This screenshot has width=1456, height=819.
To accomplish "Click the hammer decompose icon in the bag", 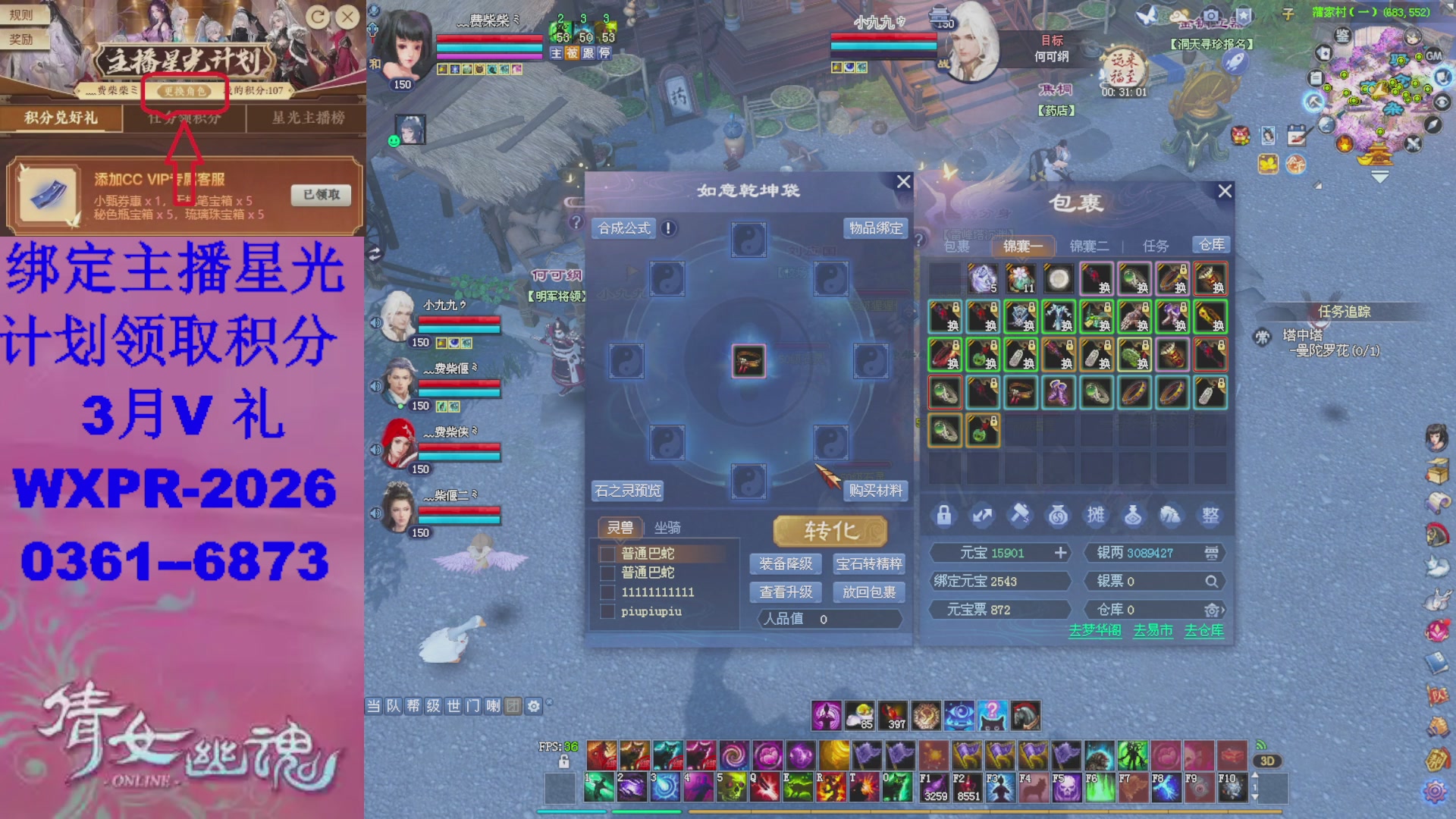I will coord(1020,515).
